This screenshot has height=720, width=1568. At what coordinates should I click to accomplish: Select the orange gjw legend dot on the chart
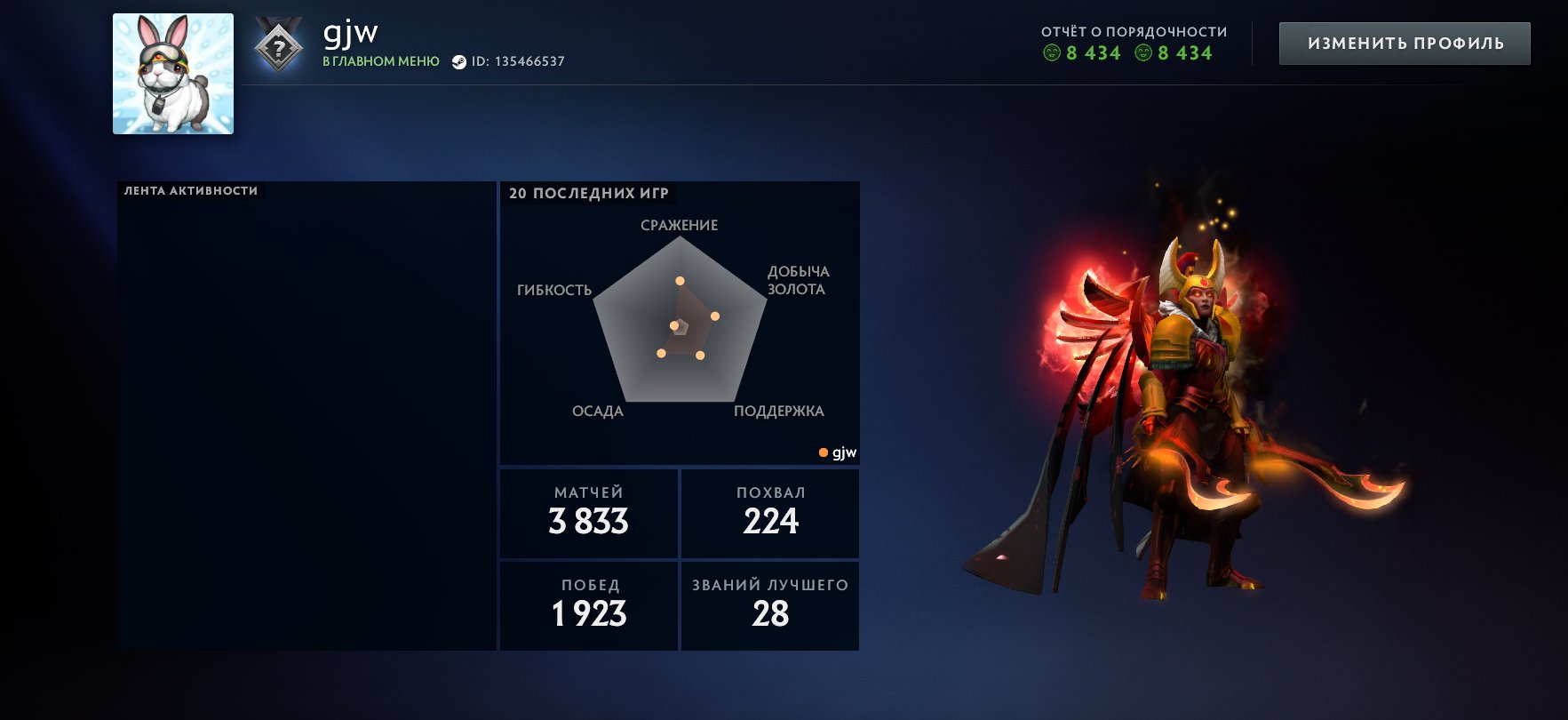(822, 452)
